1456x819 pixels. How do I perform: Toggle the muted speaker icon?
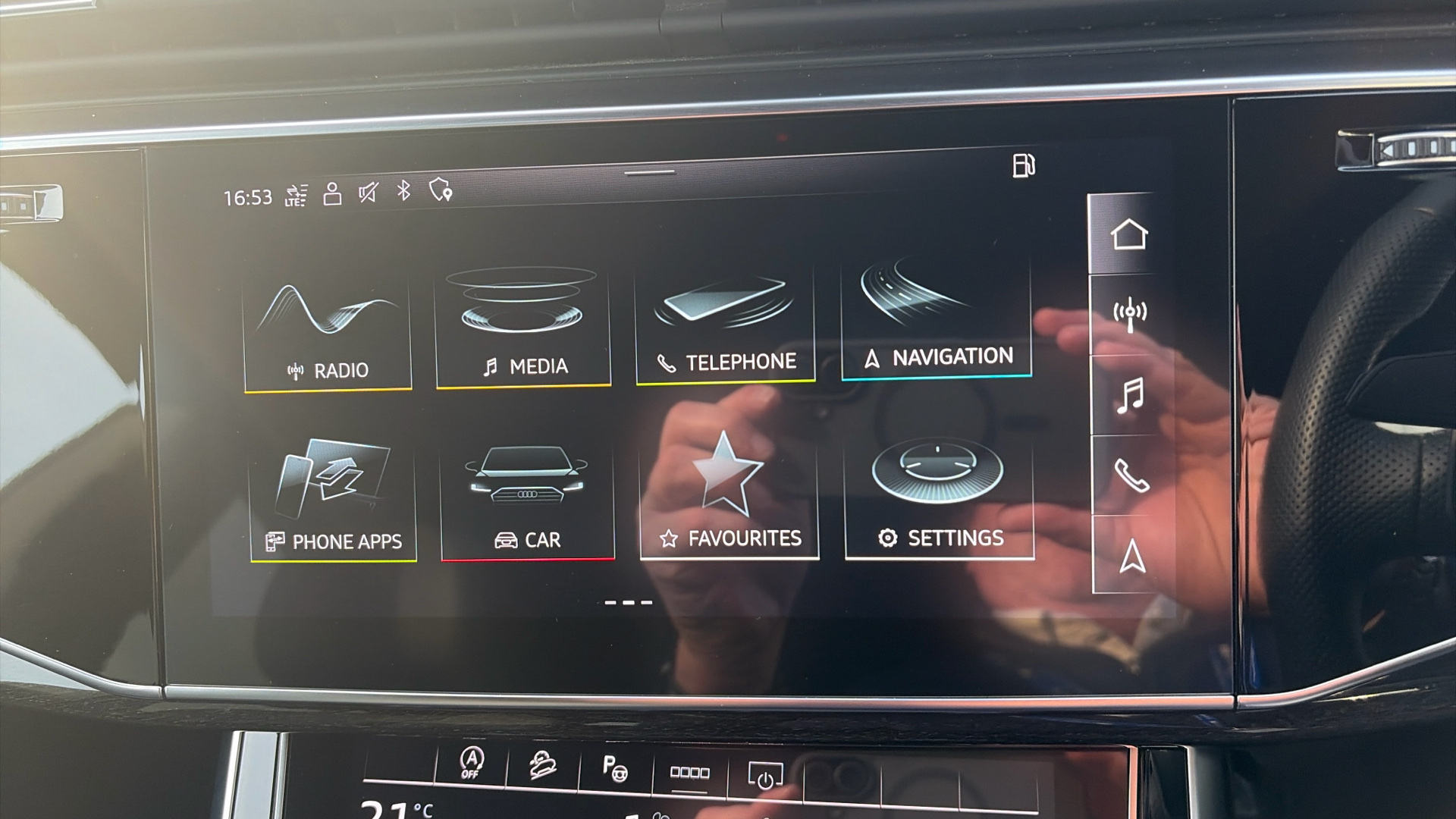[368, 193]
